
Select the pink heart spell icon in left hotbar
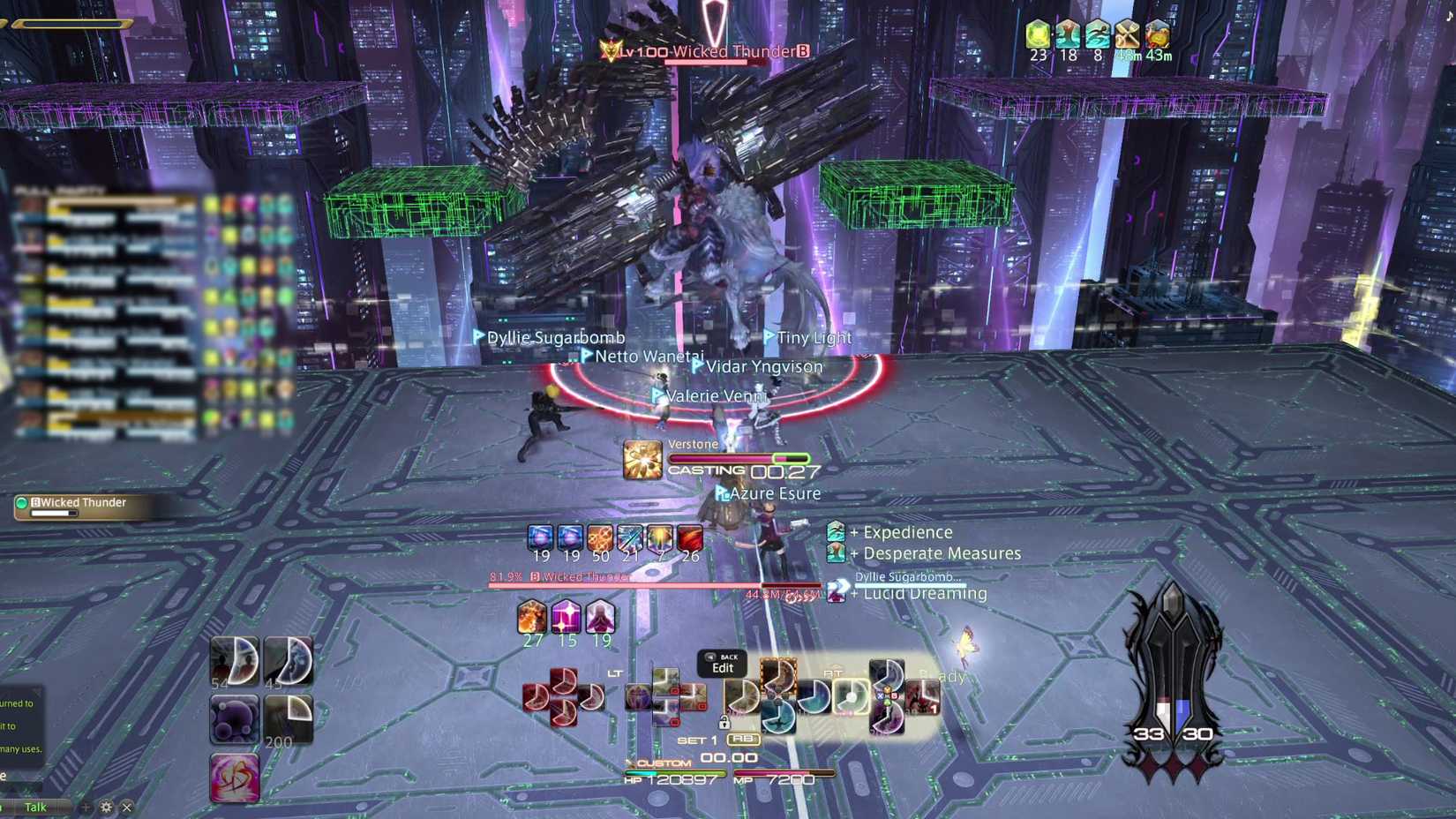pyautogui.click(x=235, y=777)
